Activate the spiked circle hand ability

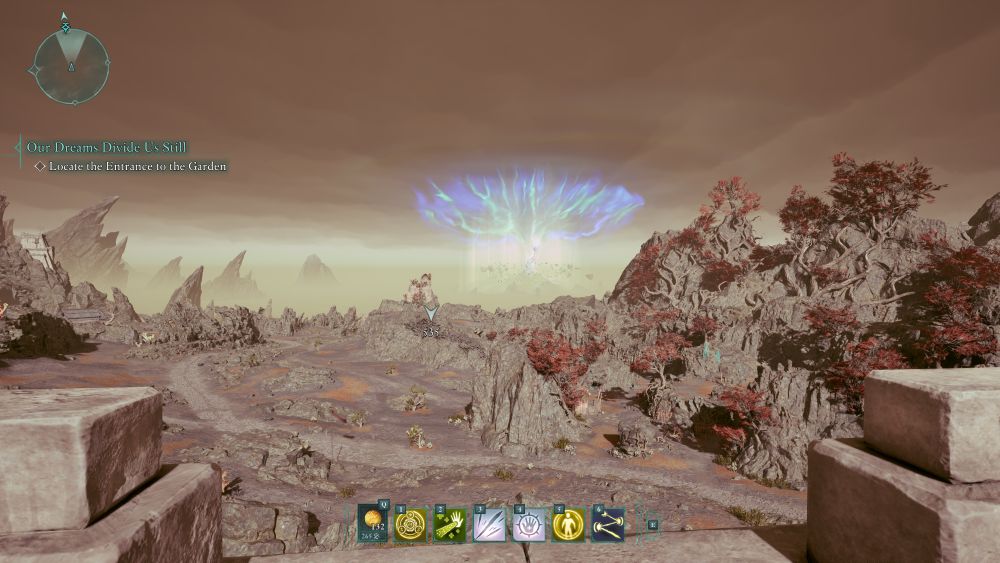coord(529,524)
